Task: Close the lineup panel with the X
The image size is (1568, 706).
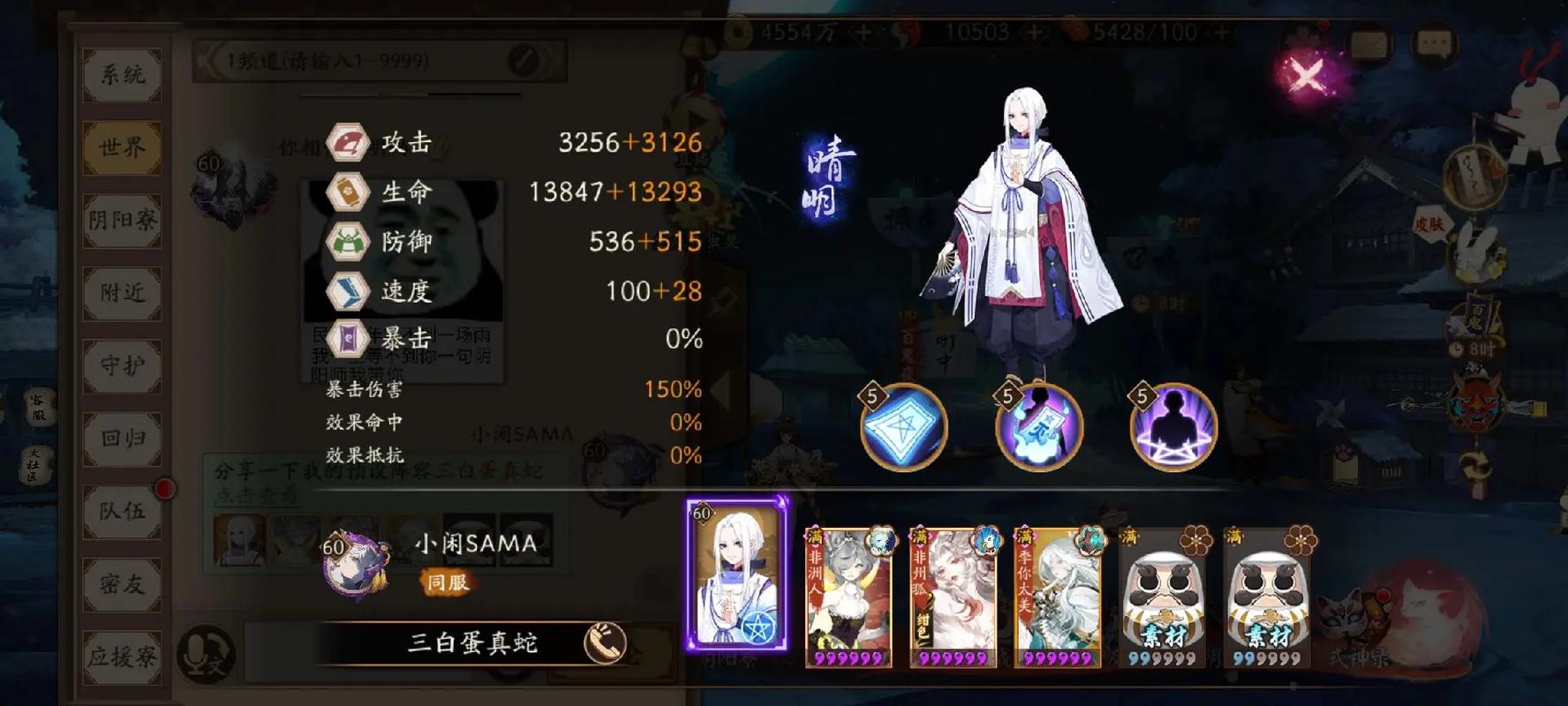Action: pos(1306,74)
